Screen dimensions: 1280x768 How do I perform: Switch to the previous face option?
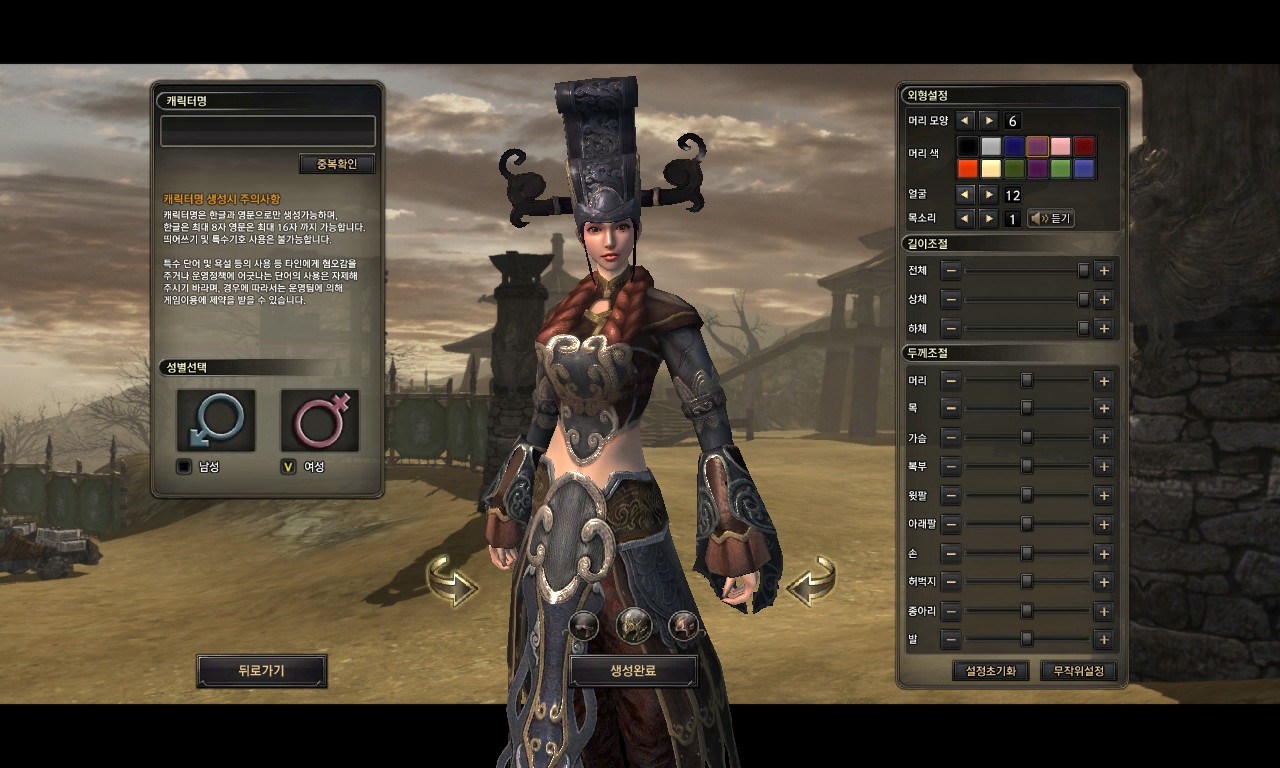click(965, 195)
